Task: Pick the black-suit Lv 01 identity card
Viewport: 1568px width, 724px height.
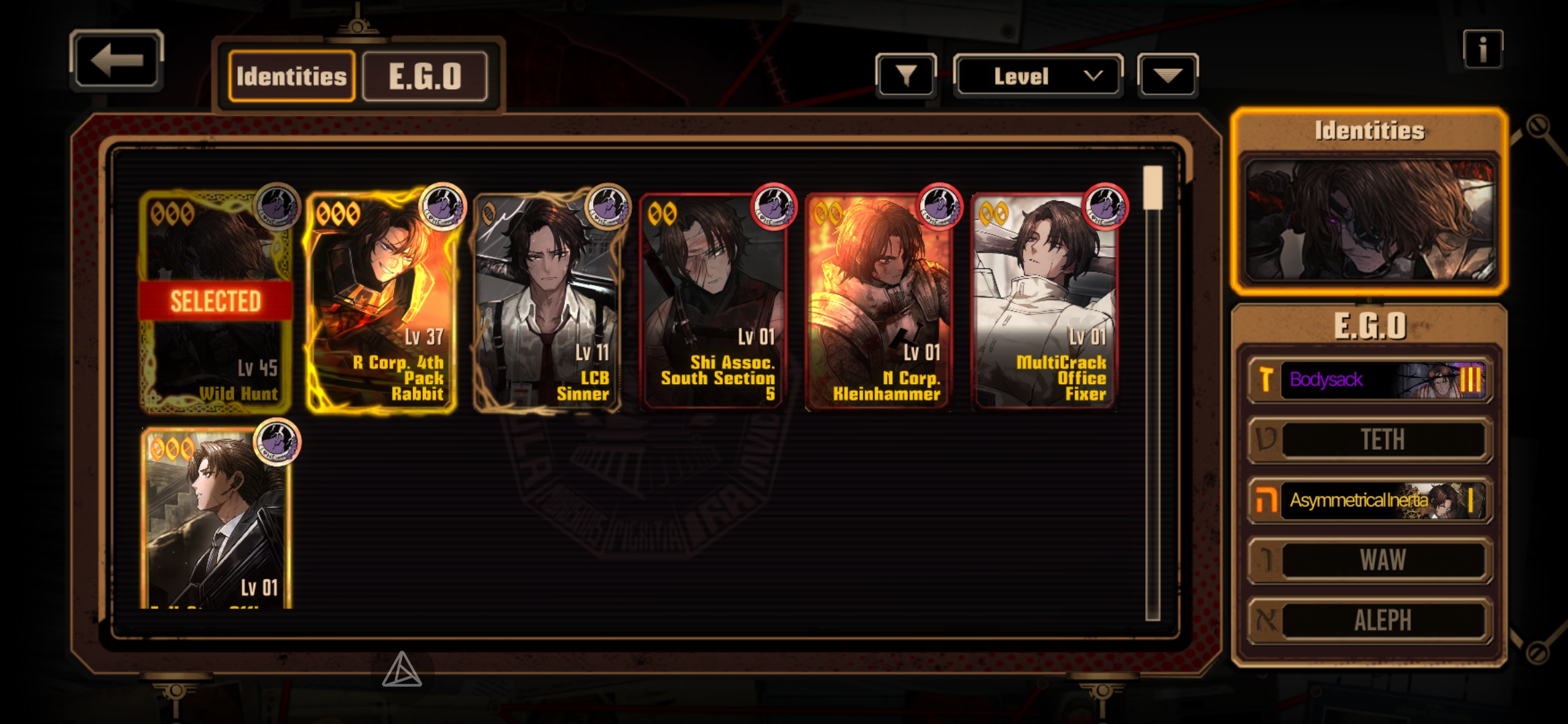Action: tap(217, 520)
